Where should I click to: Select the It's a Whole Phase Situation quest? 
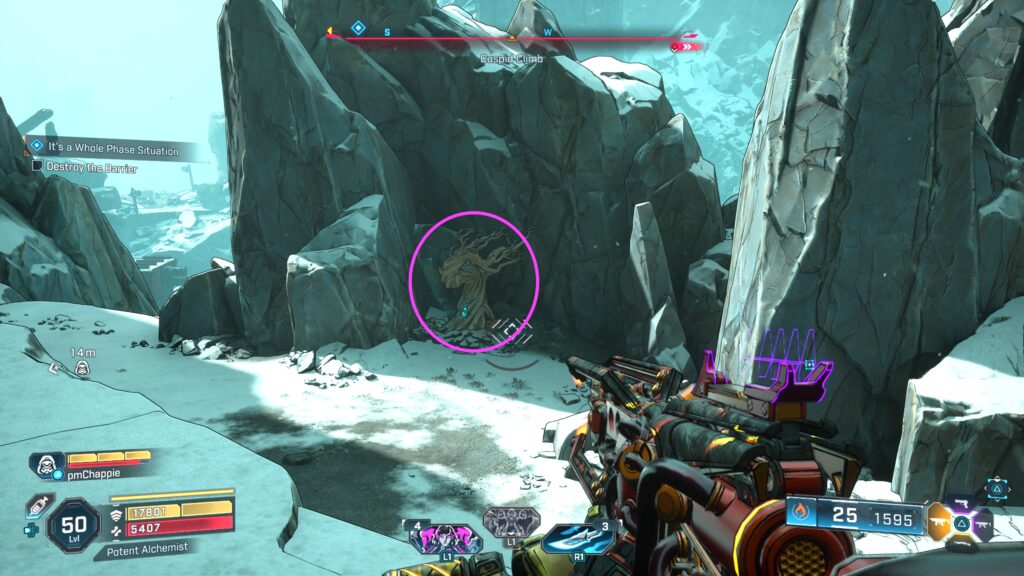click(x=103, y=150)
